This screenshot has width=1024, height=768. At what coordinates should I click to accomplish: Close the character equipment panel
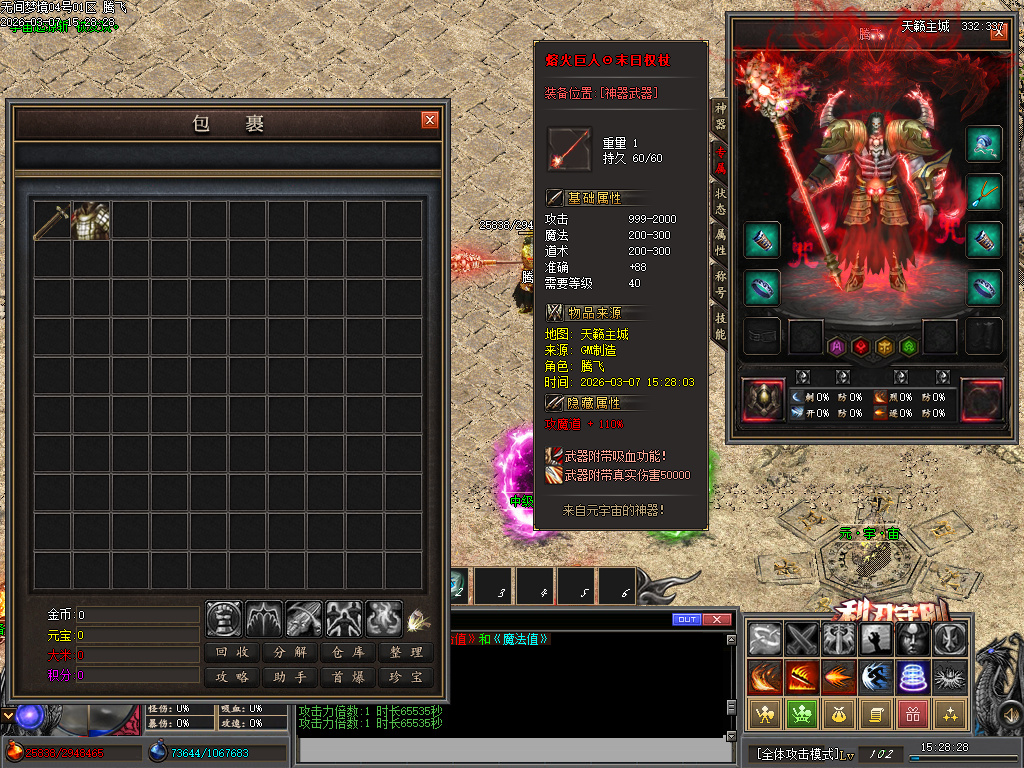point(999,32)
